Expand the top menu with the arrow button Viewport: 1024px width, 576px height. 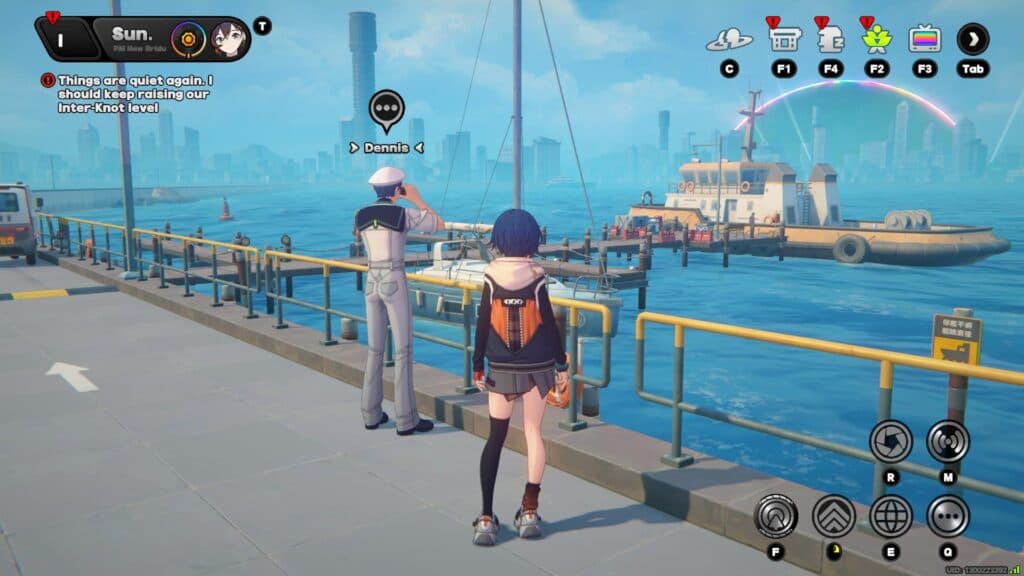pyautogui.click(x=973, y=39)
